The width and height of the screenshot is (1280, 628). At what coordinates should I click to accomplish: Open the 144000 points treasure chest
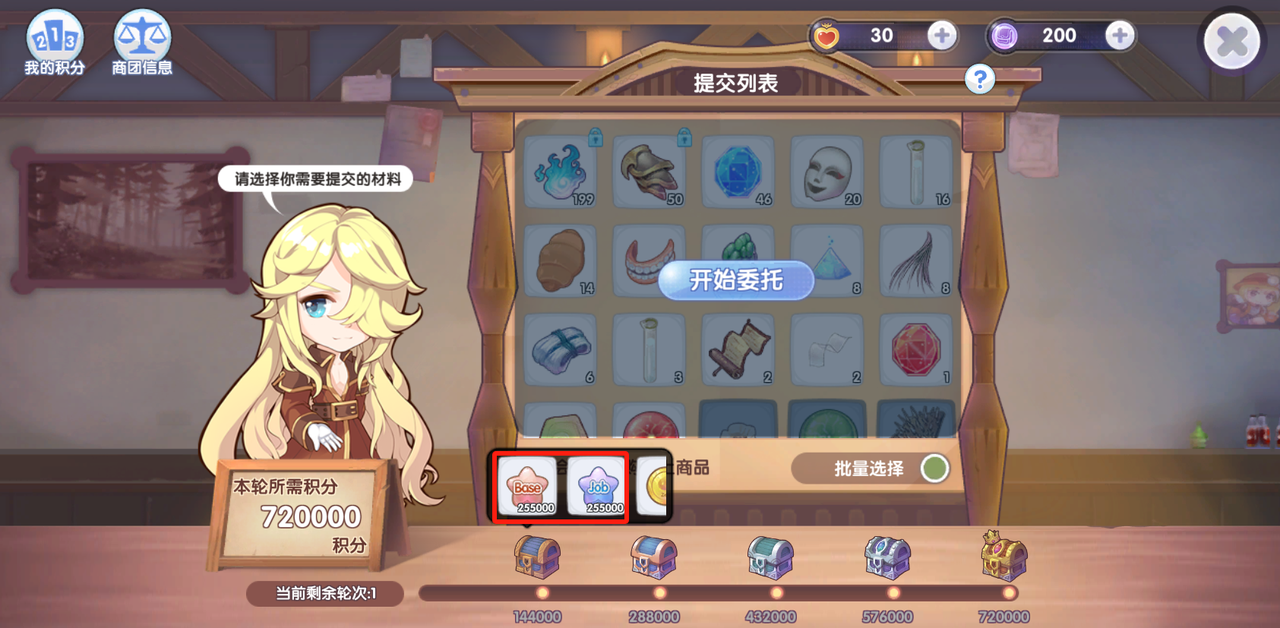click(x=537, y=556)
